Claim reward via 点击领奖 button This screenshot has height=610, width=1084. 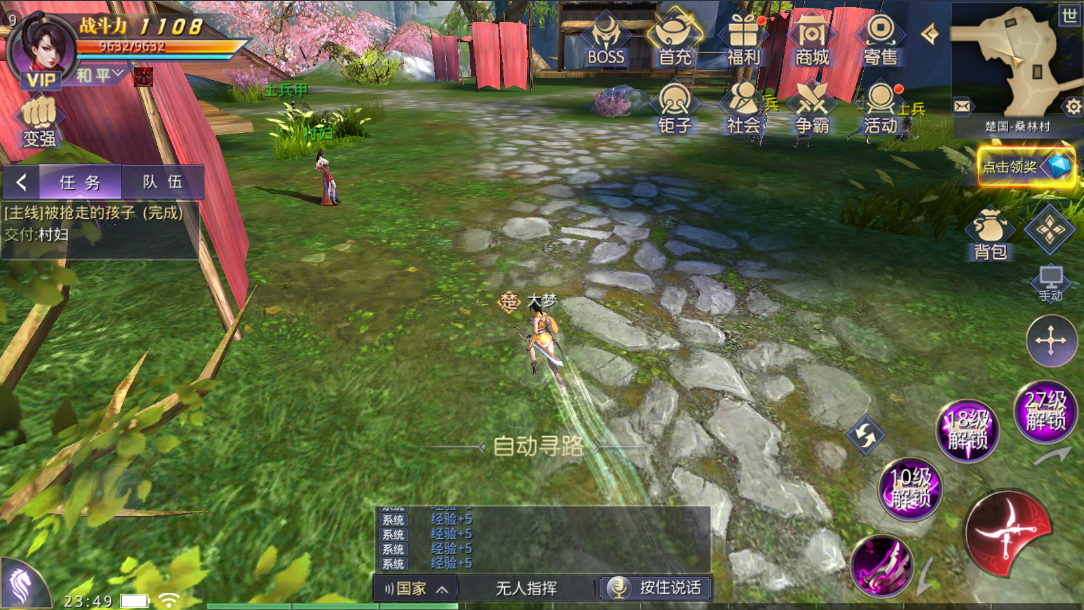tap(1026, 167)
